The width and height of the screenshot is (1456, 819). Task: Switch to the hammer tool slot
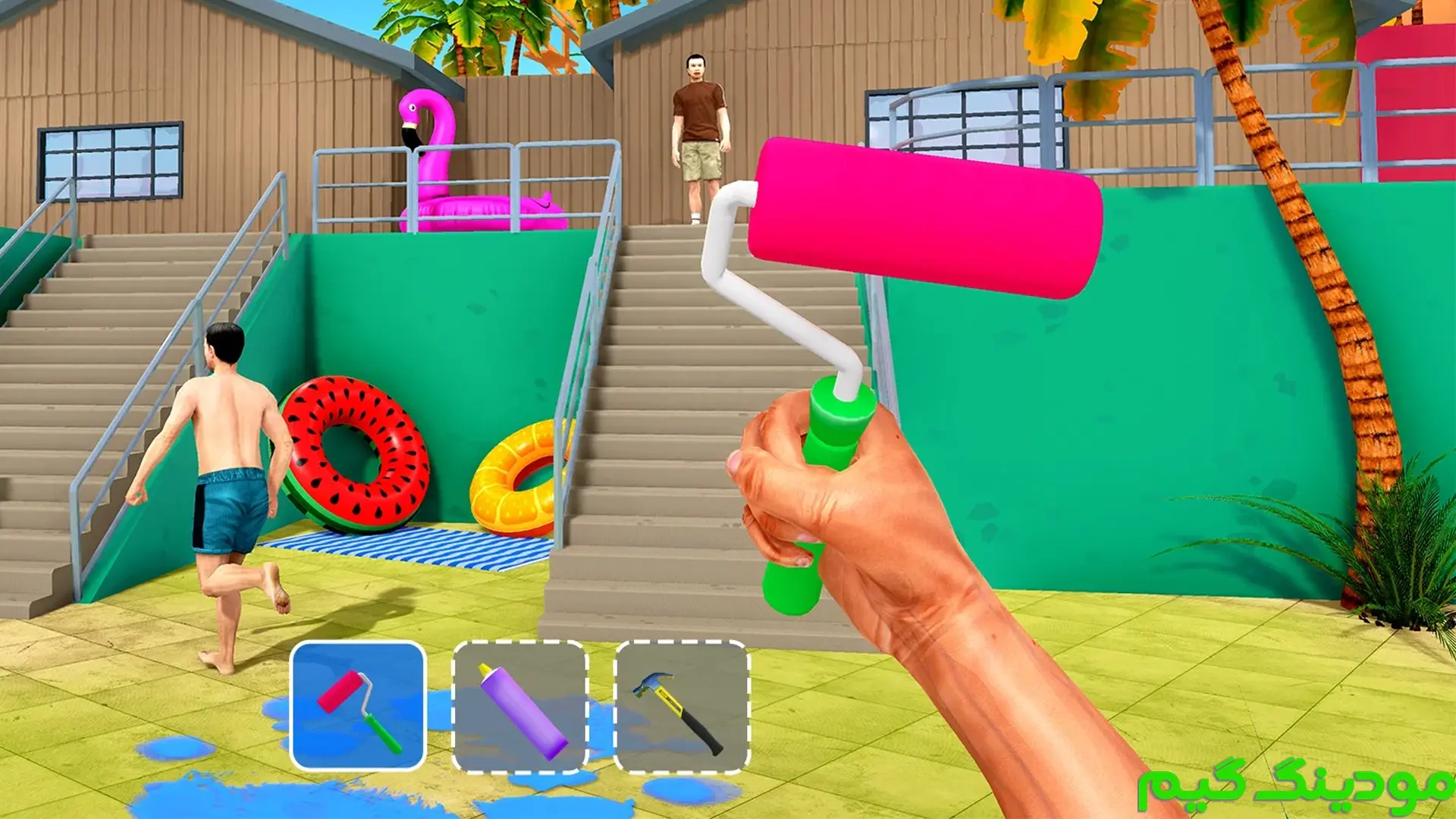point(682,706)
